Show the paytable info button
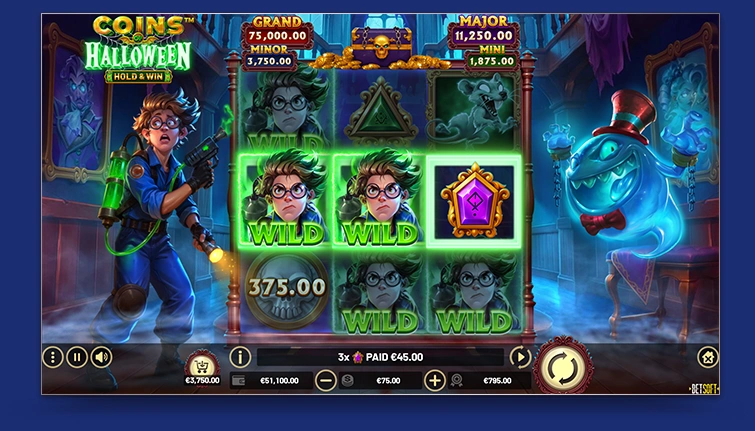The width and height of the screenshot is (755, 431). [240, 357]
